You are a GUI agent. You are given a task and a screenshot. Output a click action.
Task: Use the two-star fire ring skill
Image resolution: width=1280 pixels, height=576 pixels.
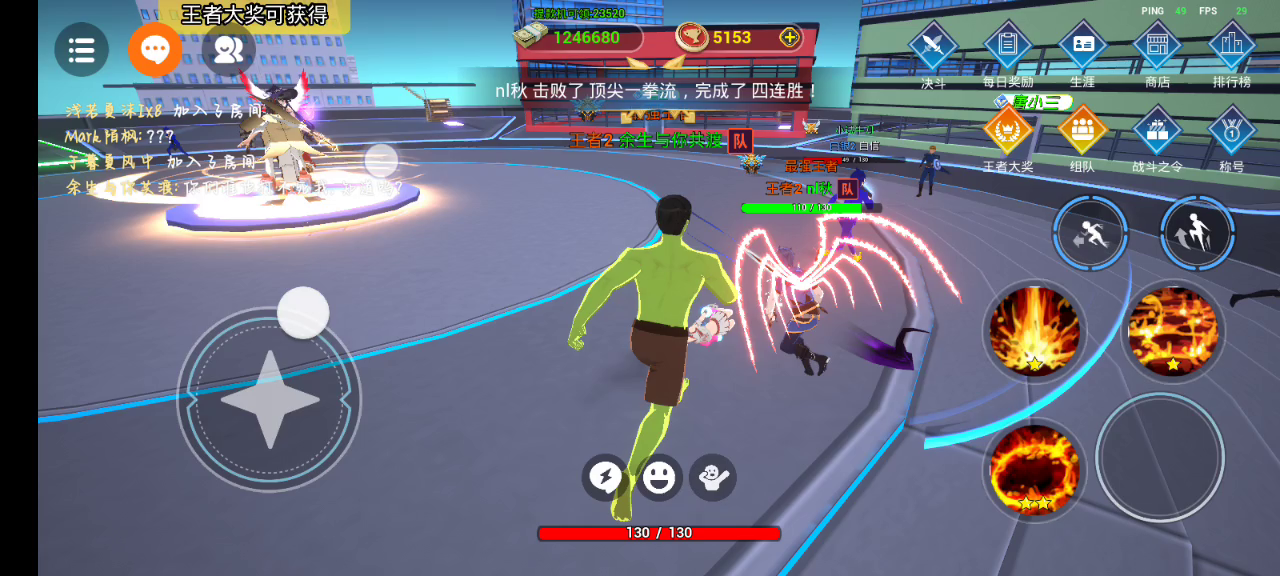point(1034,469)
